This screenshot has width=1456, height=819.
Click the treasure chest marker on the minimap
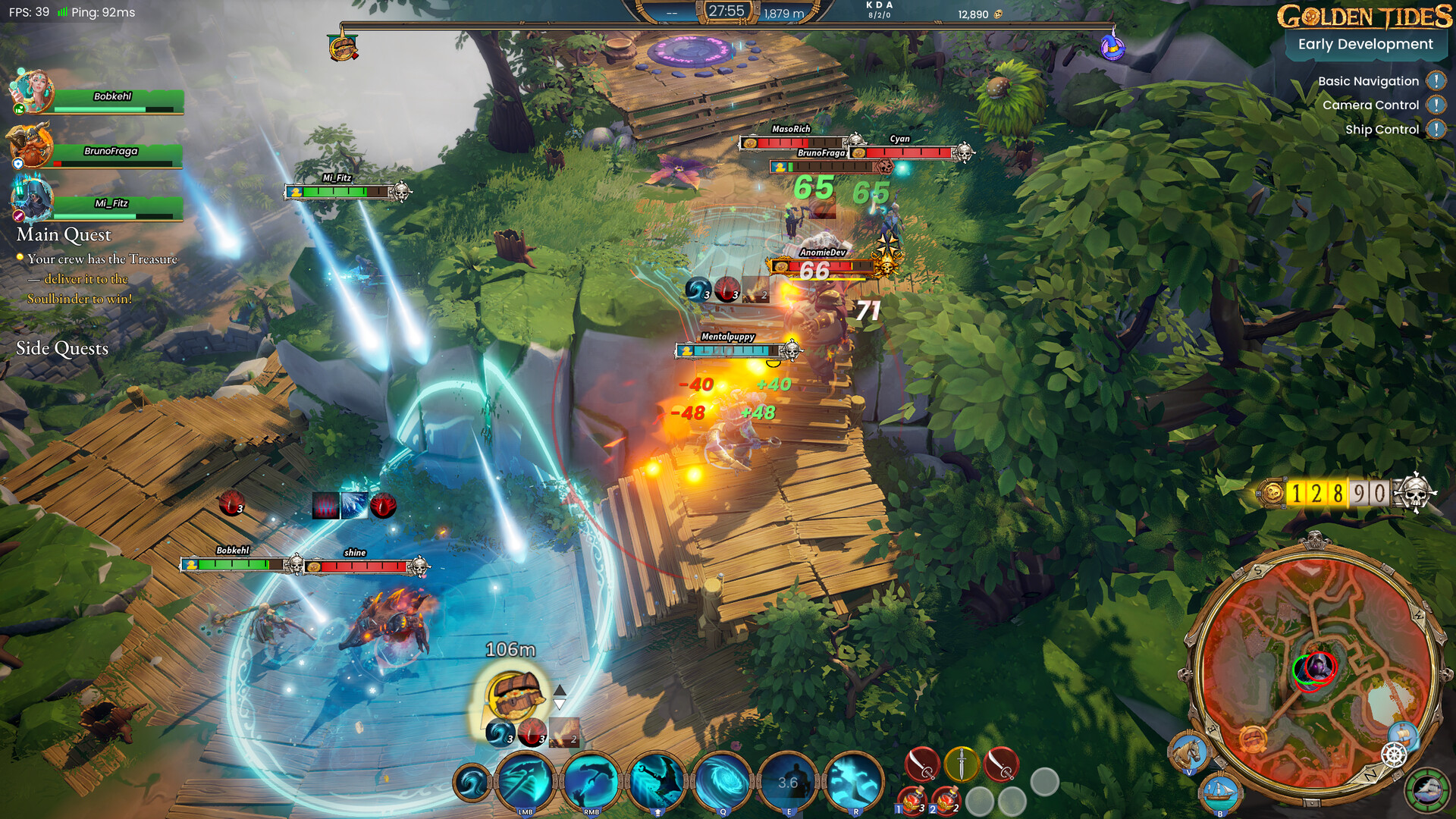1253,741
